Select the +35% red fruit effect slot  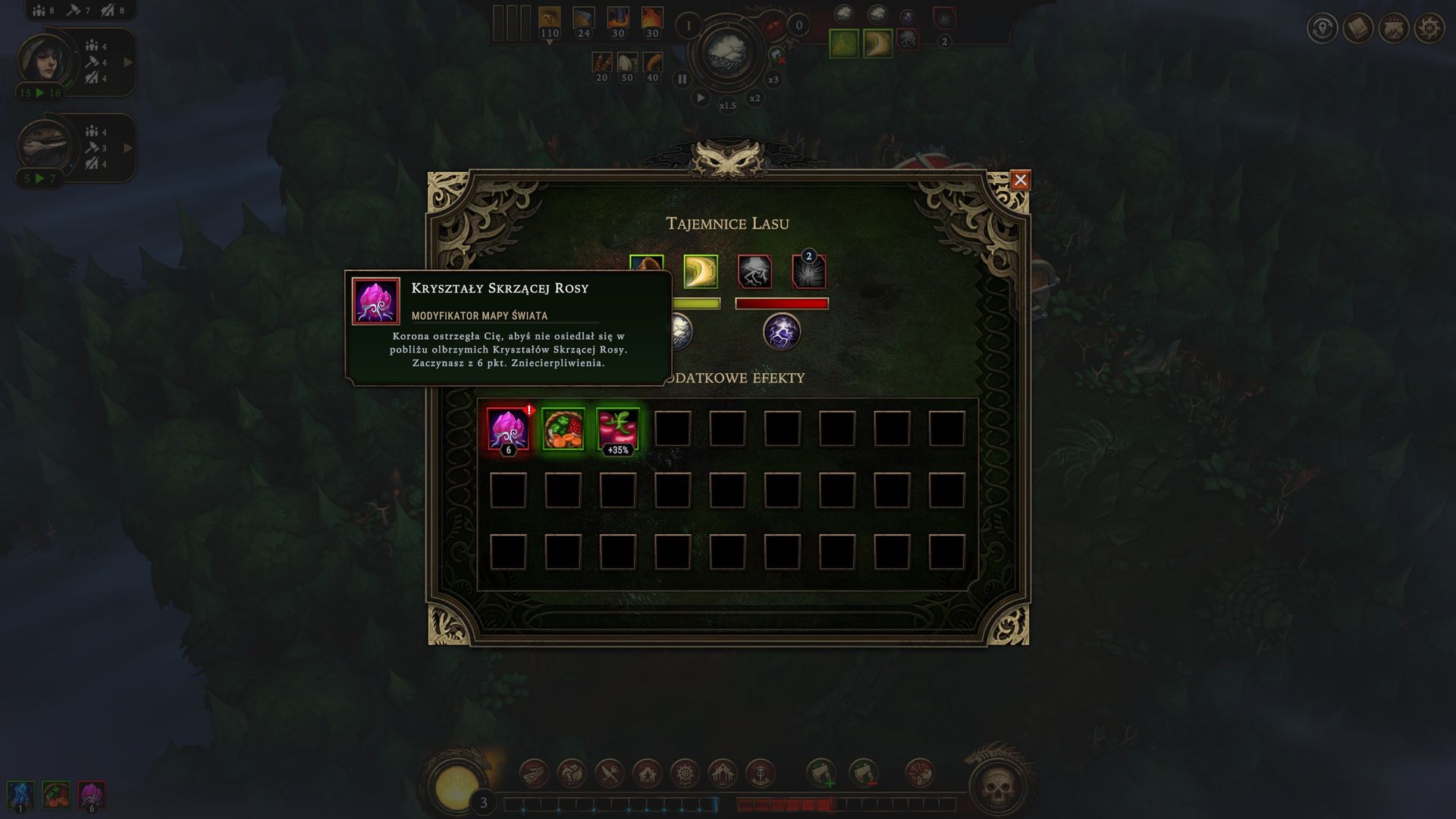[x=617, y=429]
